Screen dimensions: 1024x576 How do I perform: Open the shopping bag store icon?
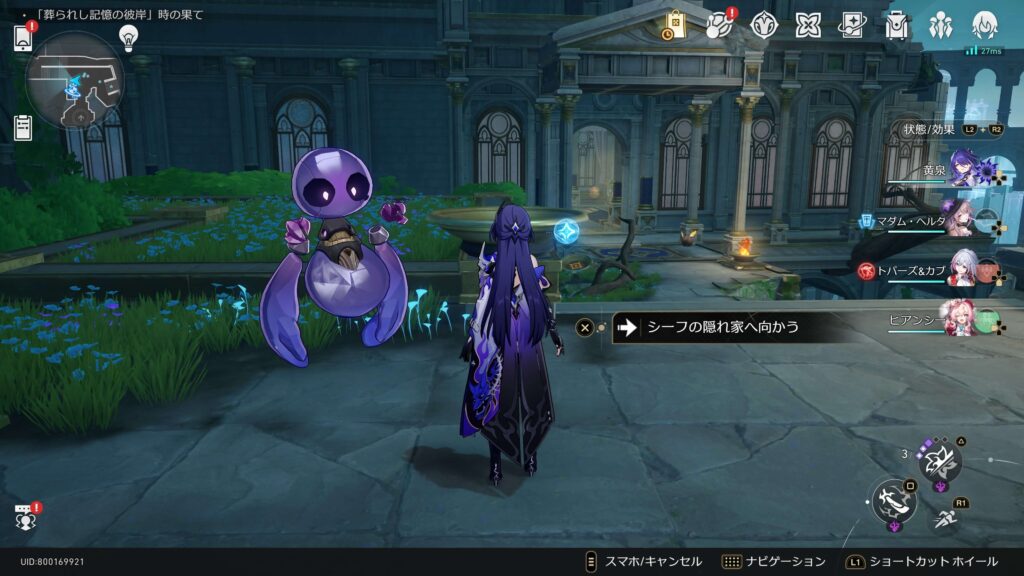click(x=675, y=25)
